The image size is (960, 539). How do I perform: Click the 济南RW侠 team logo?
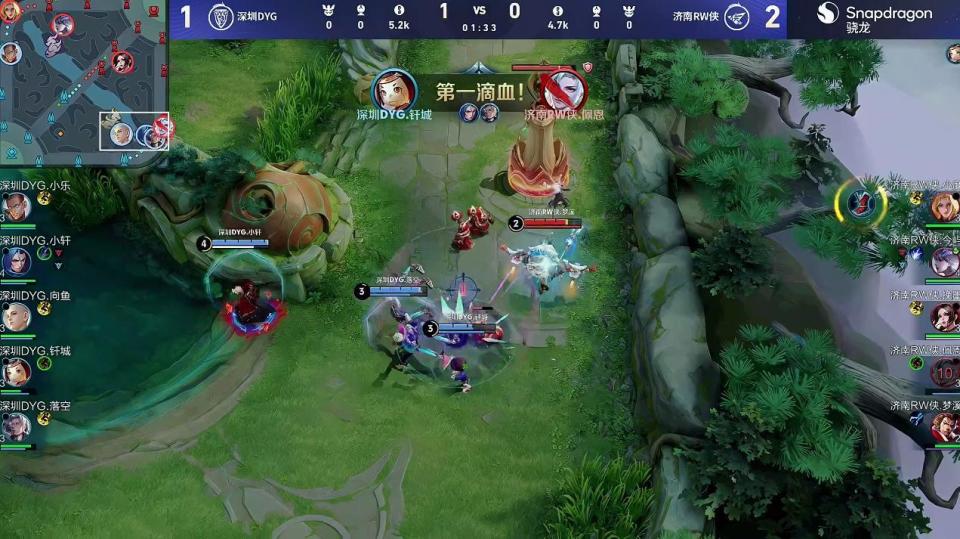pyautogui.click(x=737, y=16)
